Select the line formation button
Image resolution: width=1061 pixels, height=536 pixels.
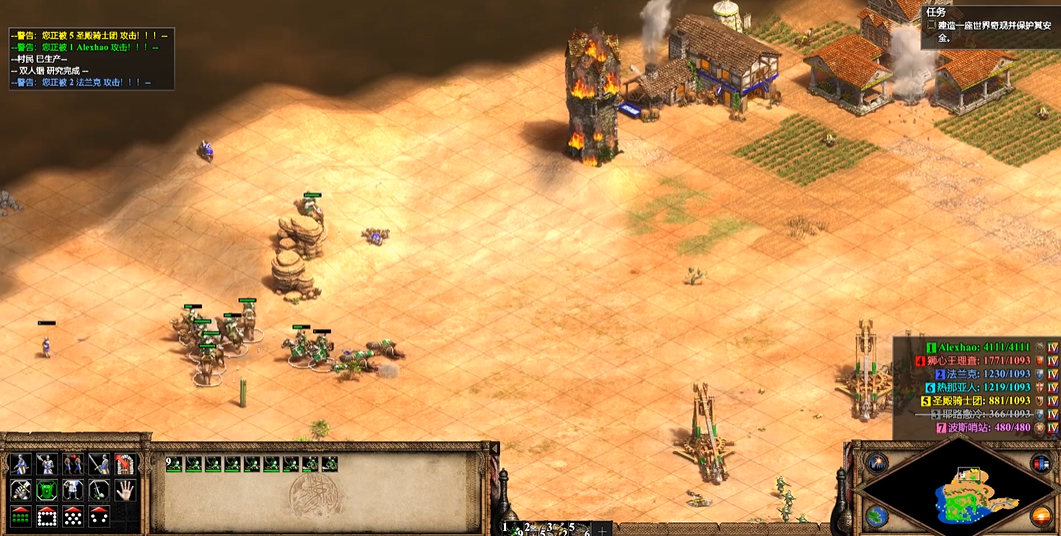click(20, 516)
